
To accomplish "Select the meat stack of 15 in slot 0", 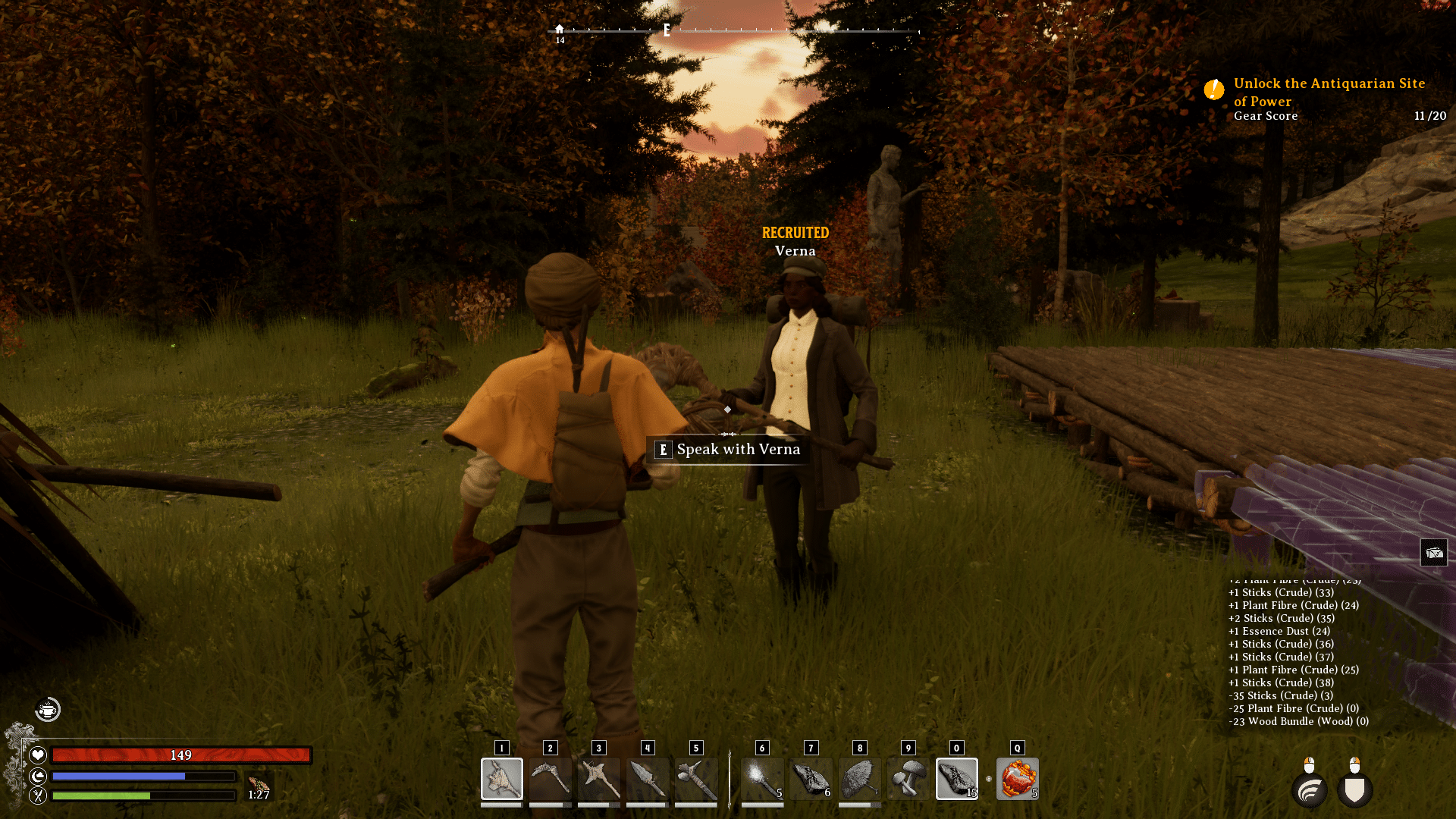I will (956, 779).
